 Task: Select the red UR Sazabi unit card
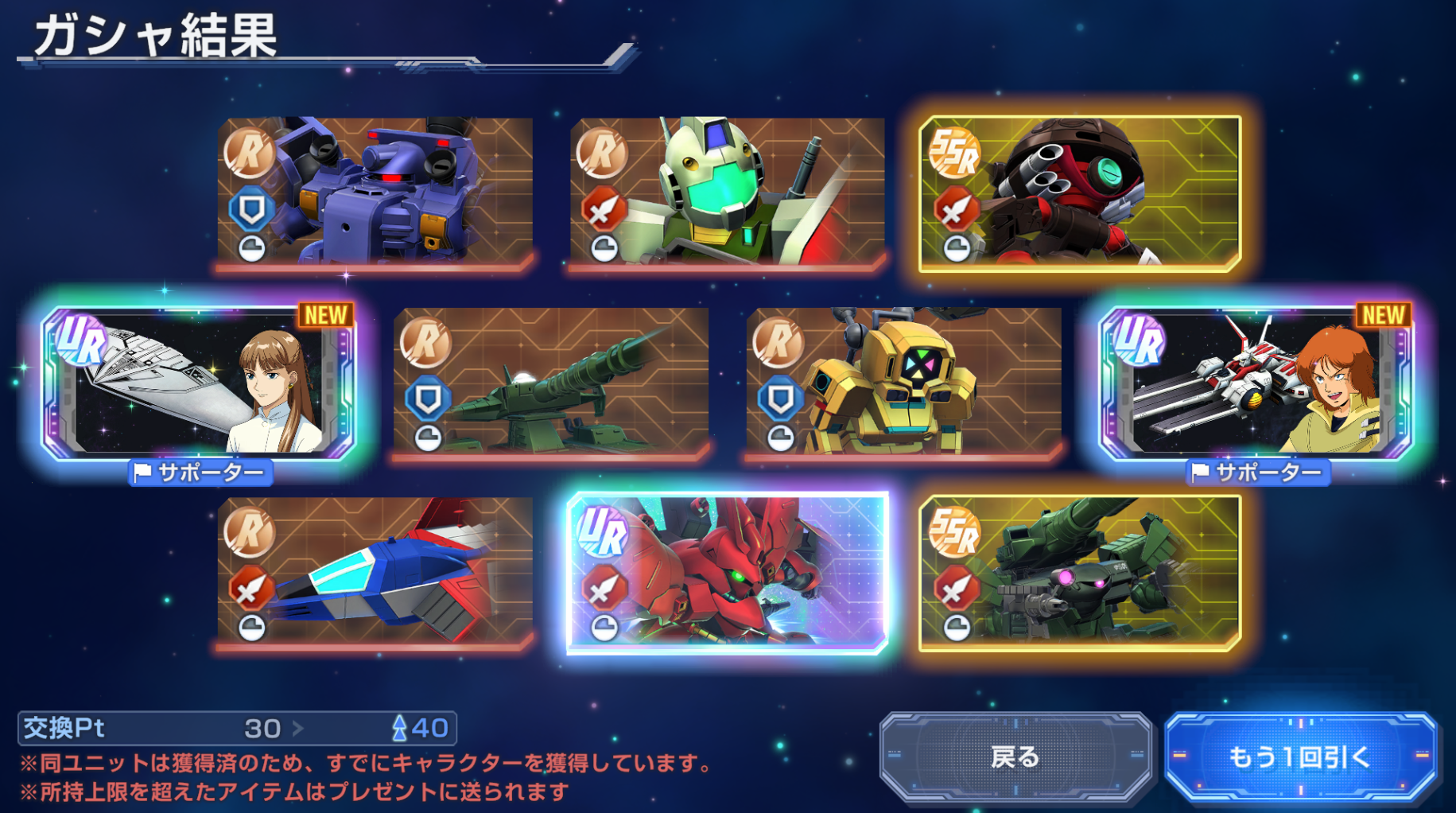coord(727,573)
